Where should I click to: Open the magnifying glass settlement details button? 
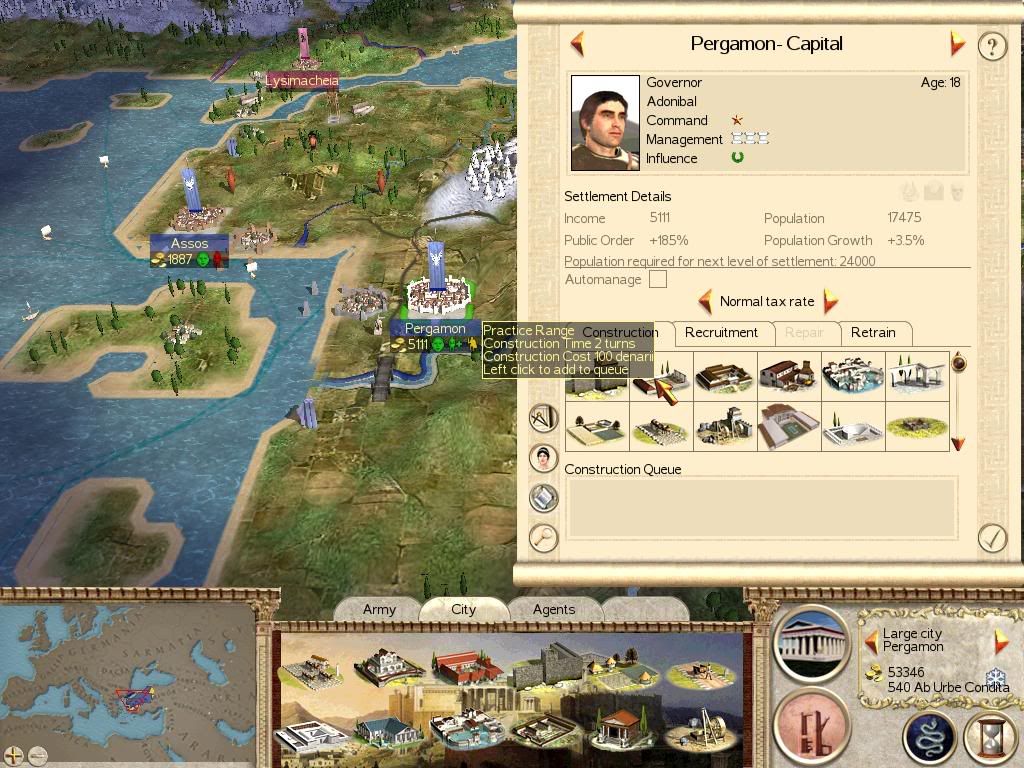(543, 537)
